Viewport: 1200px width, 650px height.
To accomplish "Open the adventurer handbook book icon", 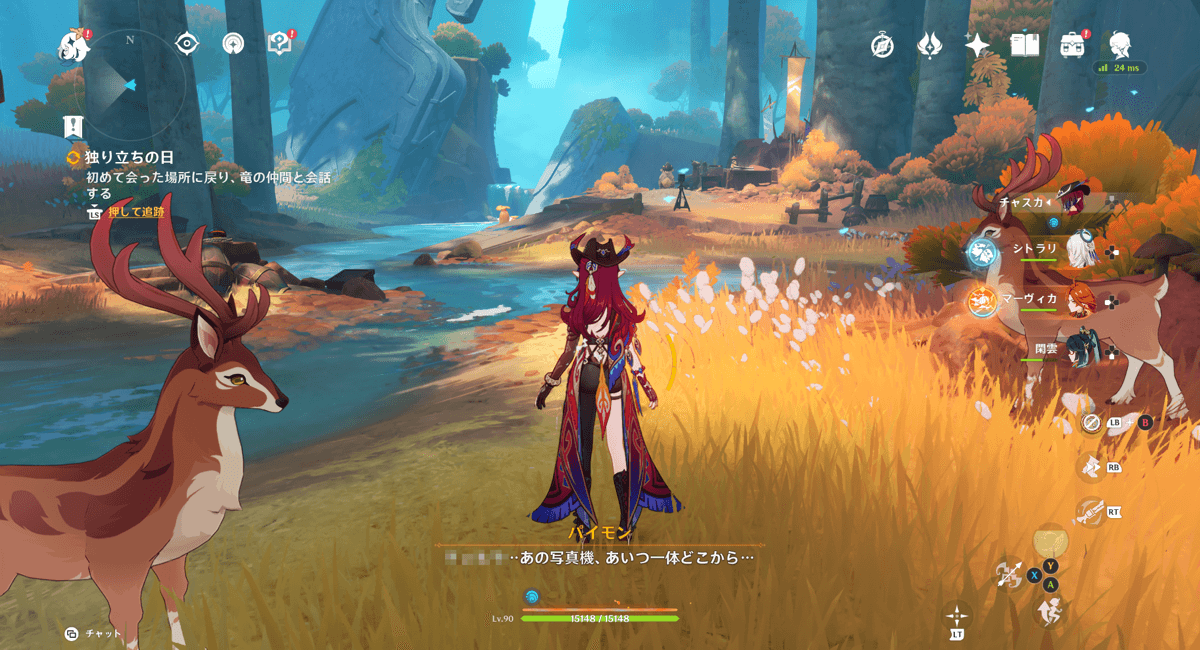I will [1025, 45].
